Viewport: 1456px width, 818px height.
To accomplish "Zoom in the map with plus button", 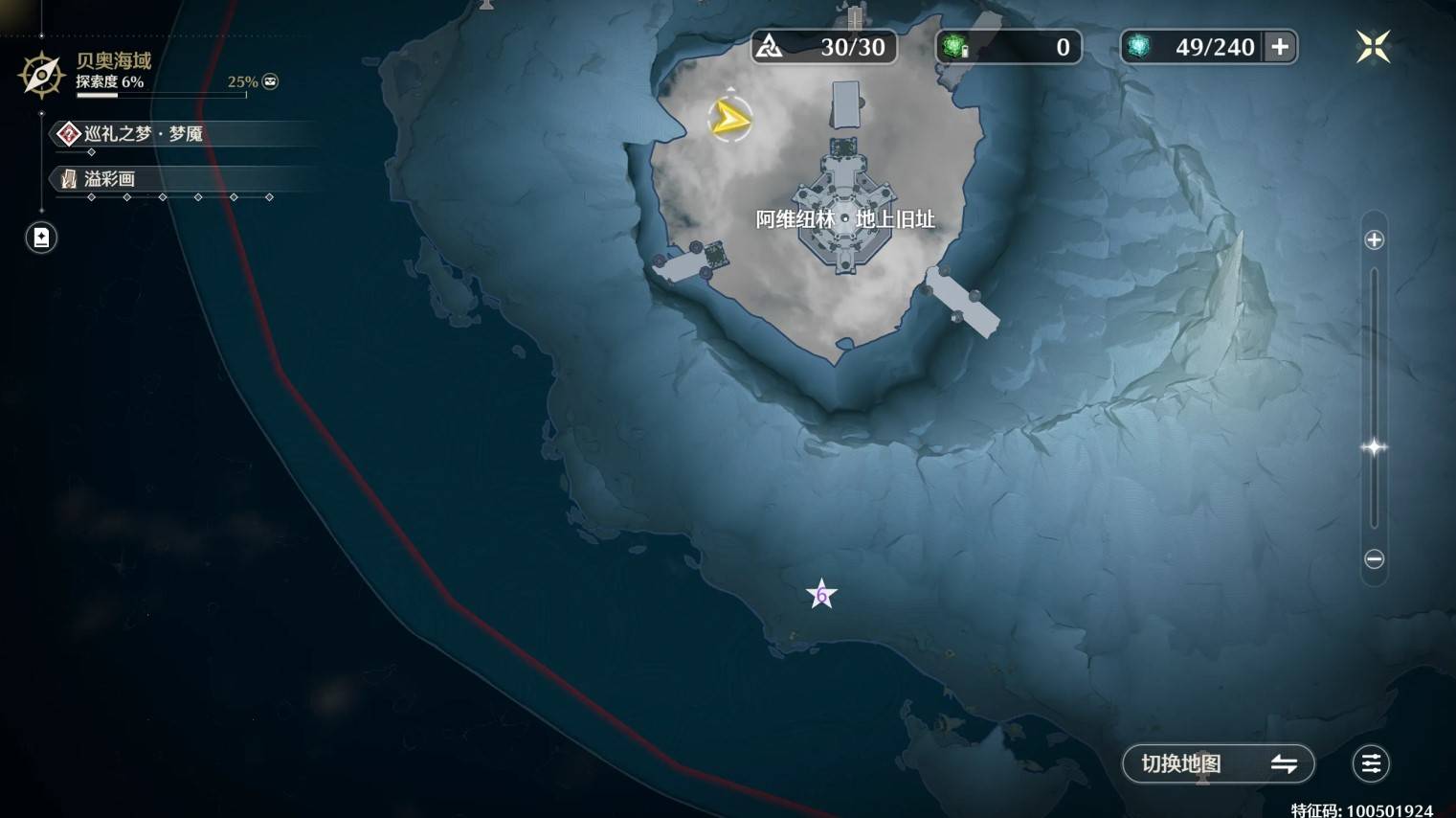I will (x=1374, y=239).
